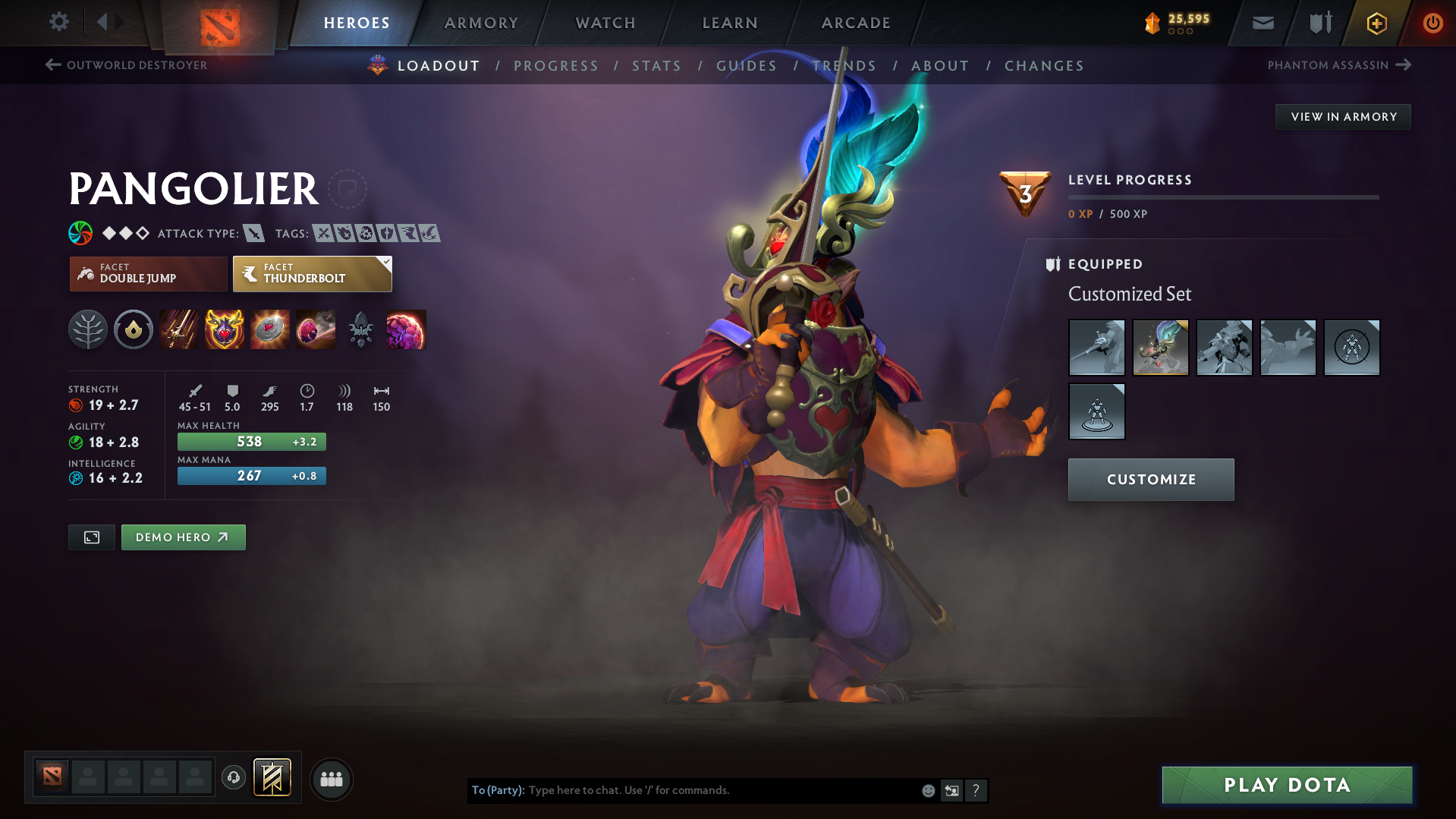Click the melee attack type icon
The image size is (1456, 819).
[x=253, y=233]
